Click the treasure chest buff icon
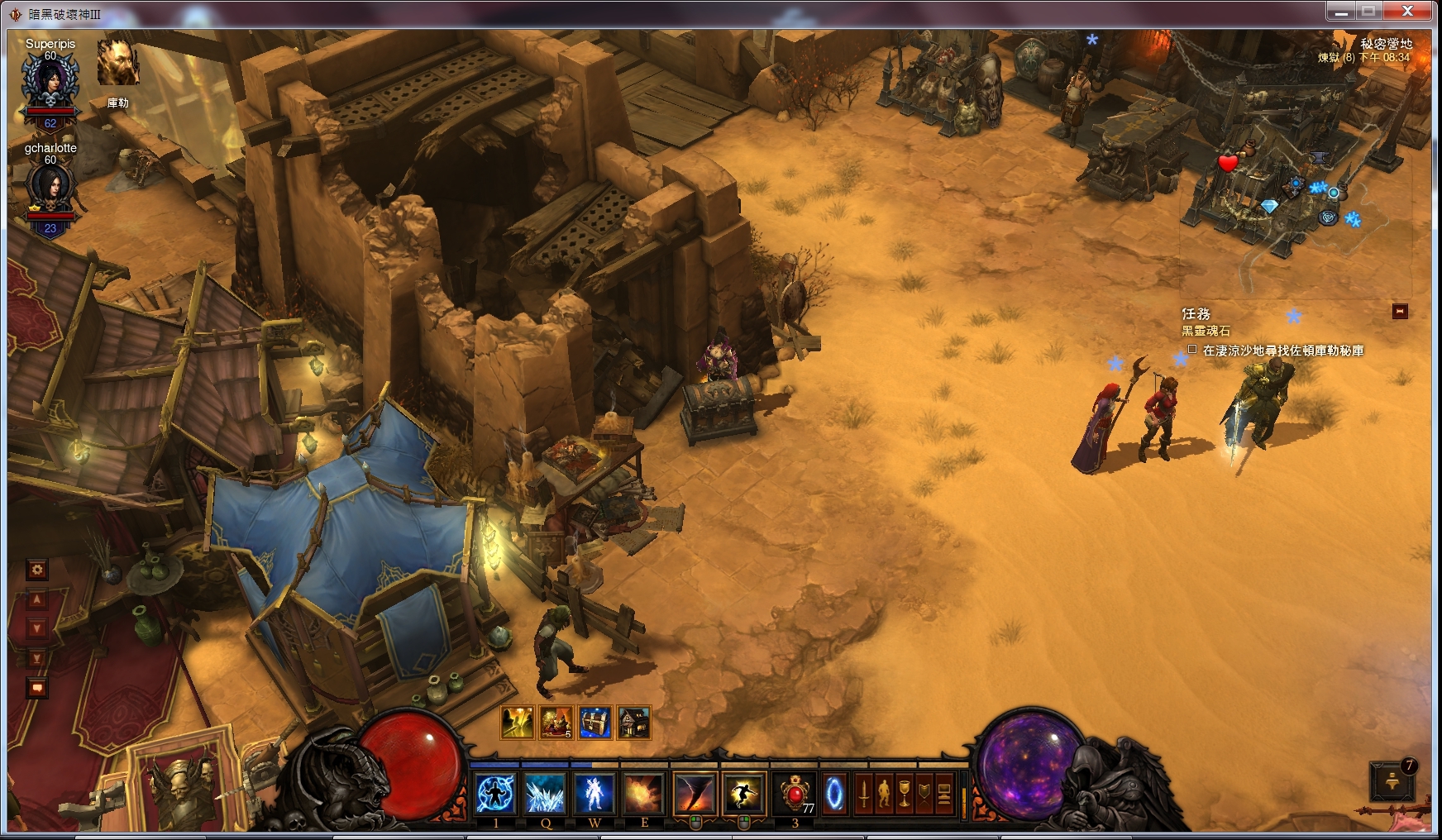1442x840 pixels. pyautogui.click(x=595, y=723)
